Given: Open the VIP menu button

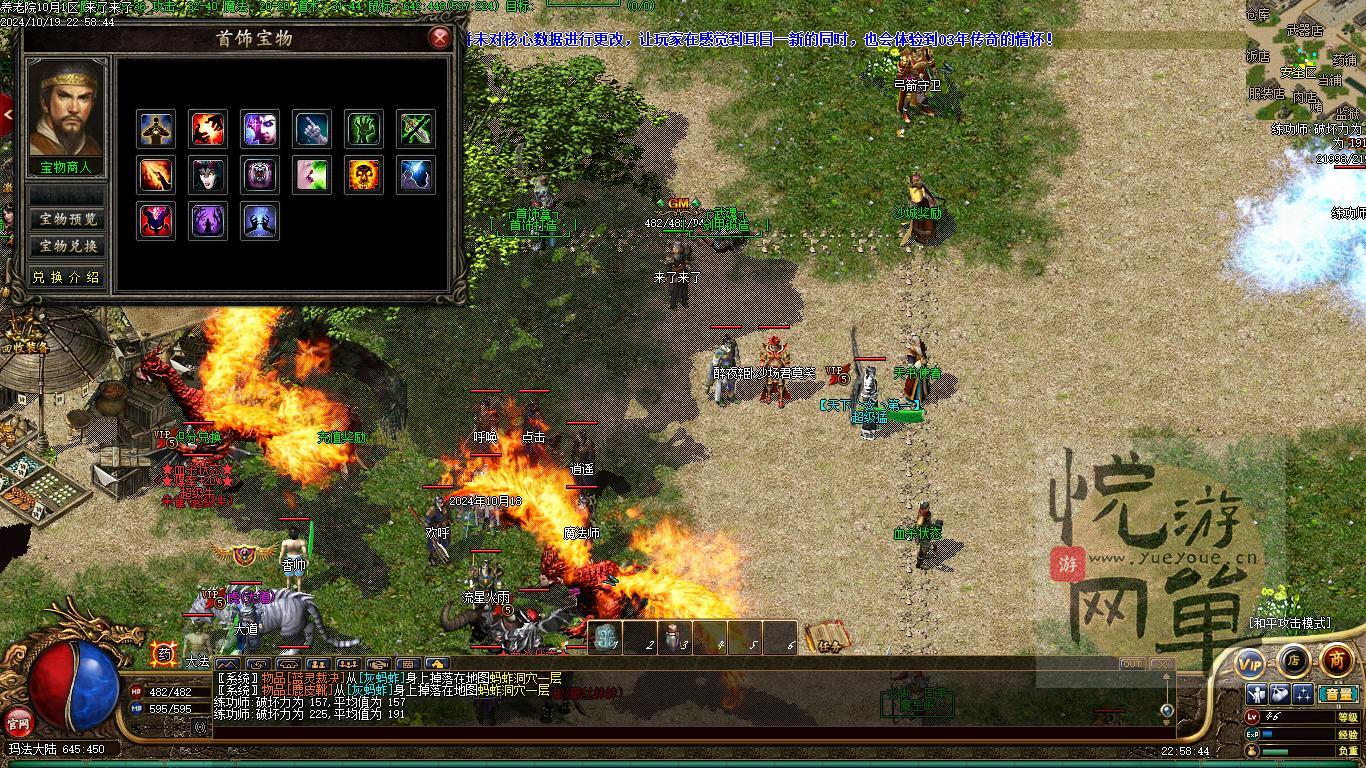Looking at the screenshot, I should pos(1250,662).
